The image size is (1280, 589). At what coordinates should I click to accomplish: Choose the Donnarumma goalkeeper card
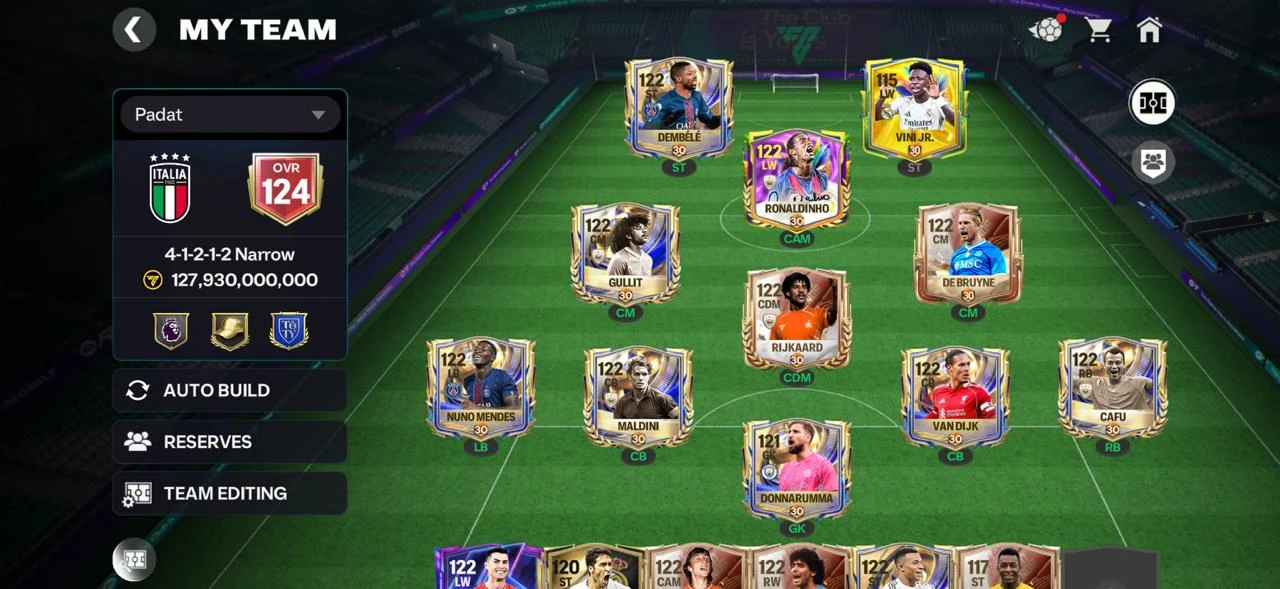[x=796, y=469]
